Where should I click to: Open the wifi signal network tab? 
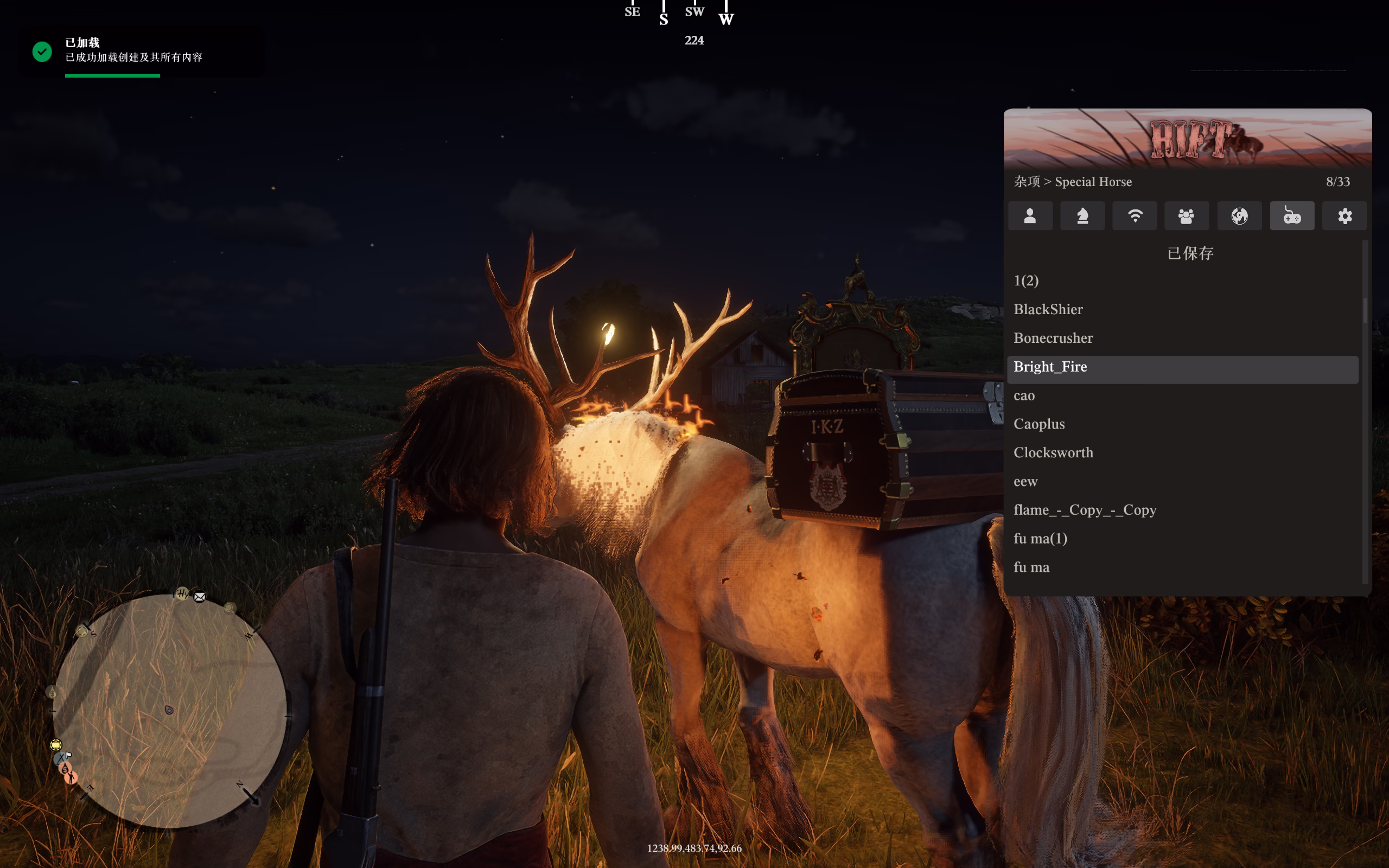click(1135, 216)
